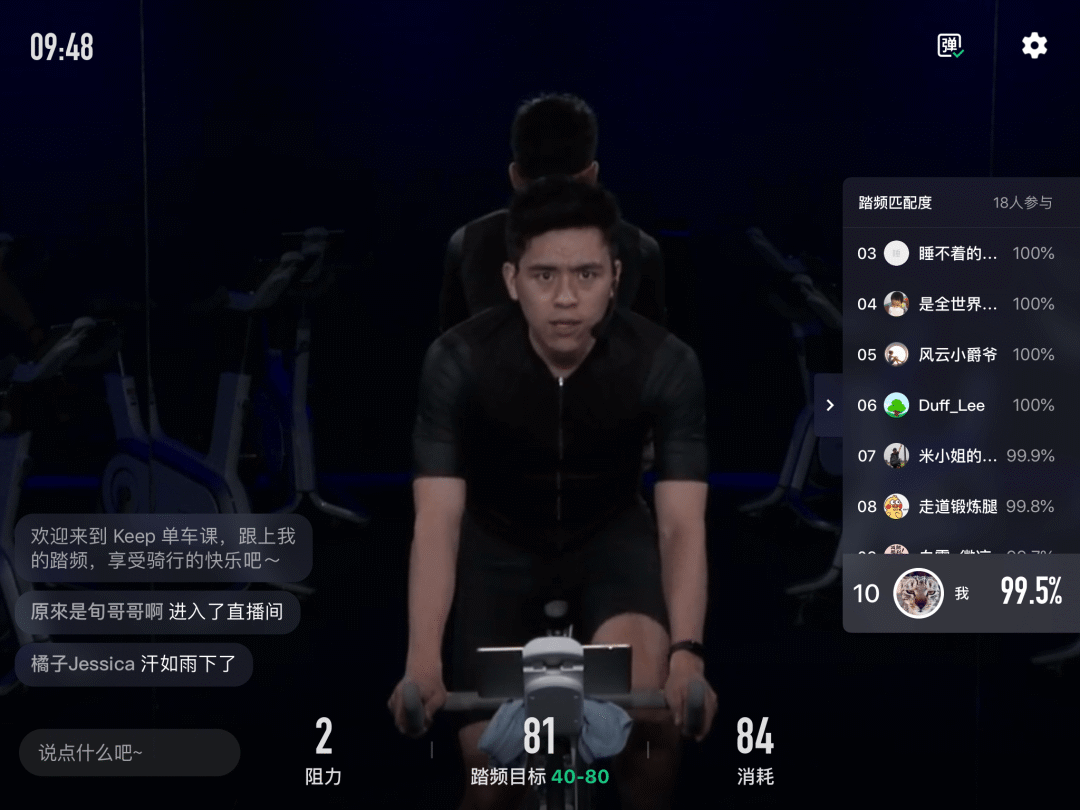The height and width of the screenshot is (810, 1080).
Task: Click 橘子Jessica's chat message
Action: point(134,664)
